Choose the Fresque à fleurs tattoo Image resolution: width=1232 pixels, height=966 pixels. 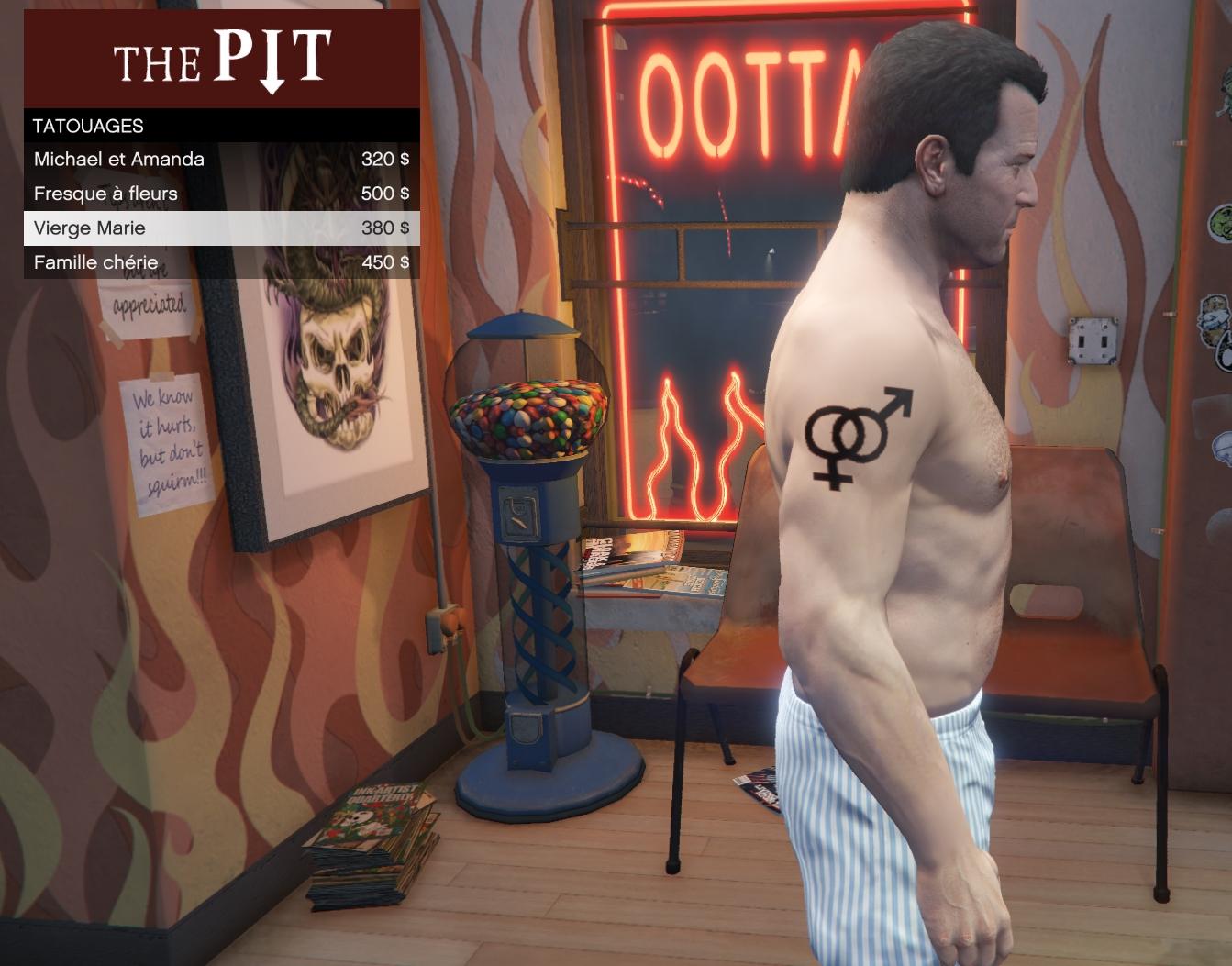coord(221,194)
